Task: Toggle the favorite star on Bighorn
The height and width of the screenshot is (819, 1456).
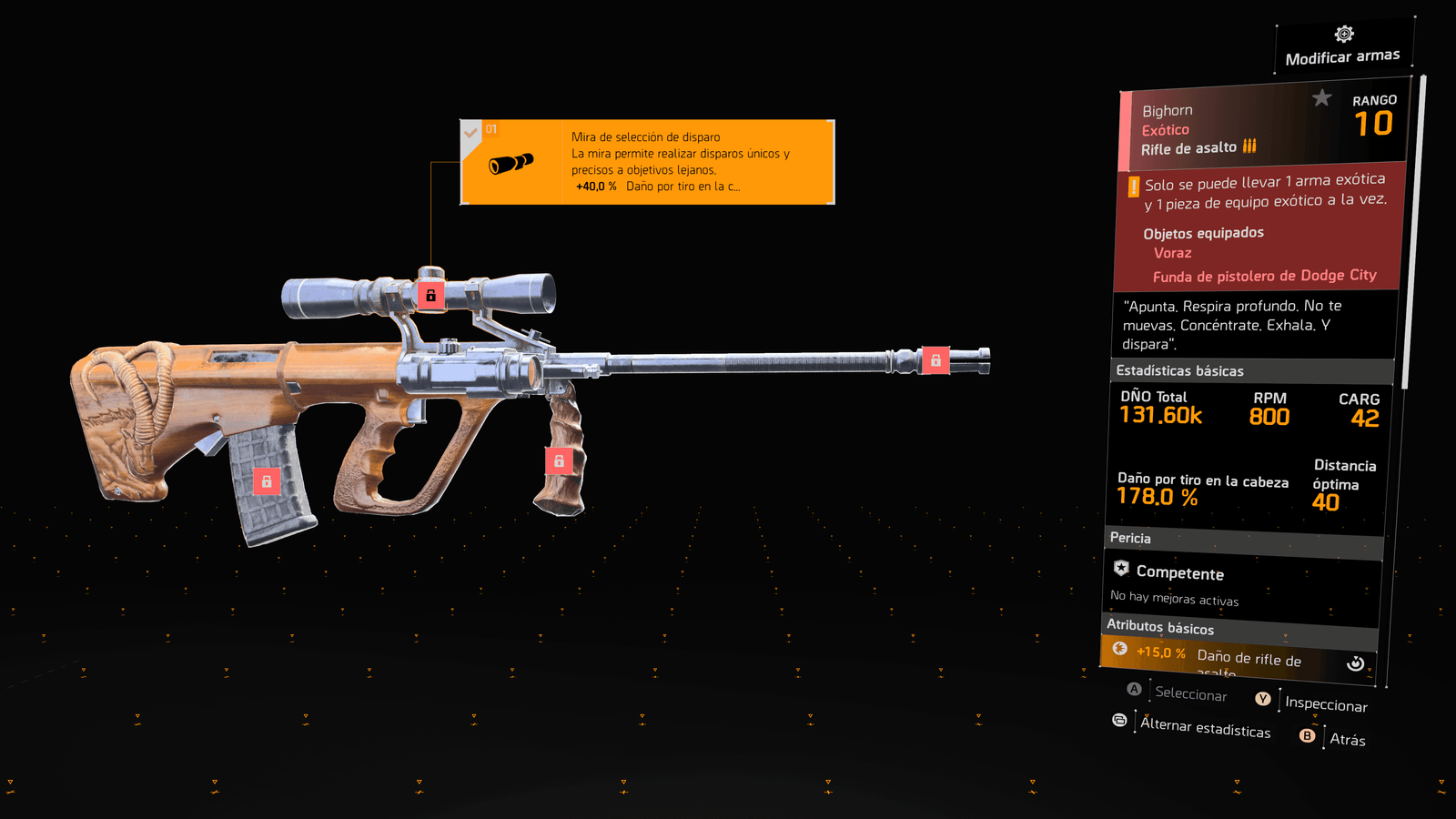Action: (x=1321, y=97)
